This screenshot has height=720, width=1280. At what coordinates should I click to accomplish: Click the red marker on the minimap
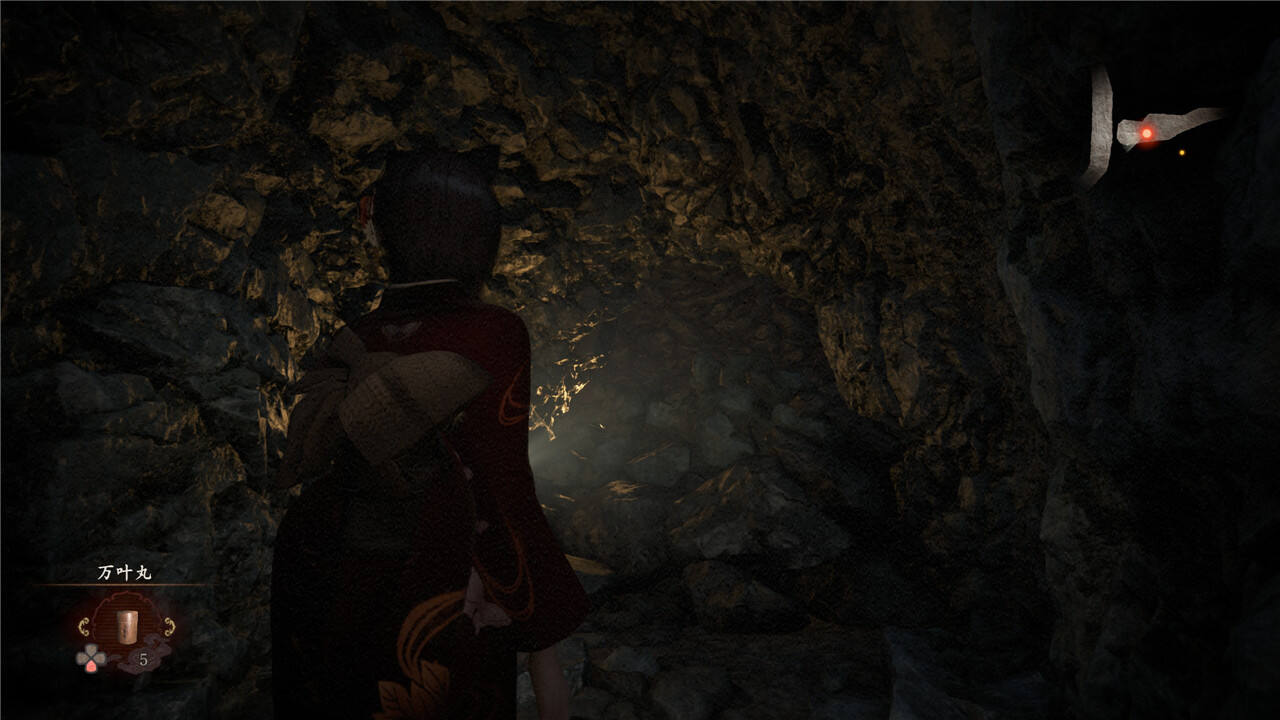1147,133
